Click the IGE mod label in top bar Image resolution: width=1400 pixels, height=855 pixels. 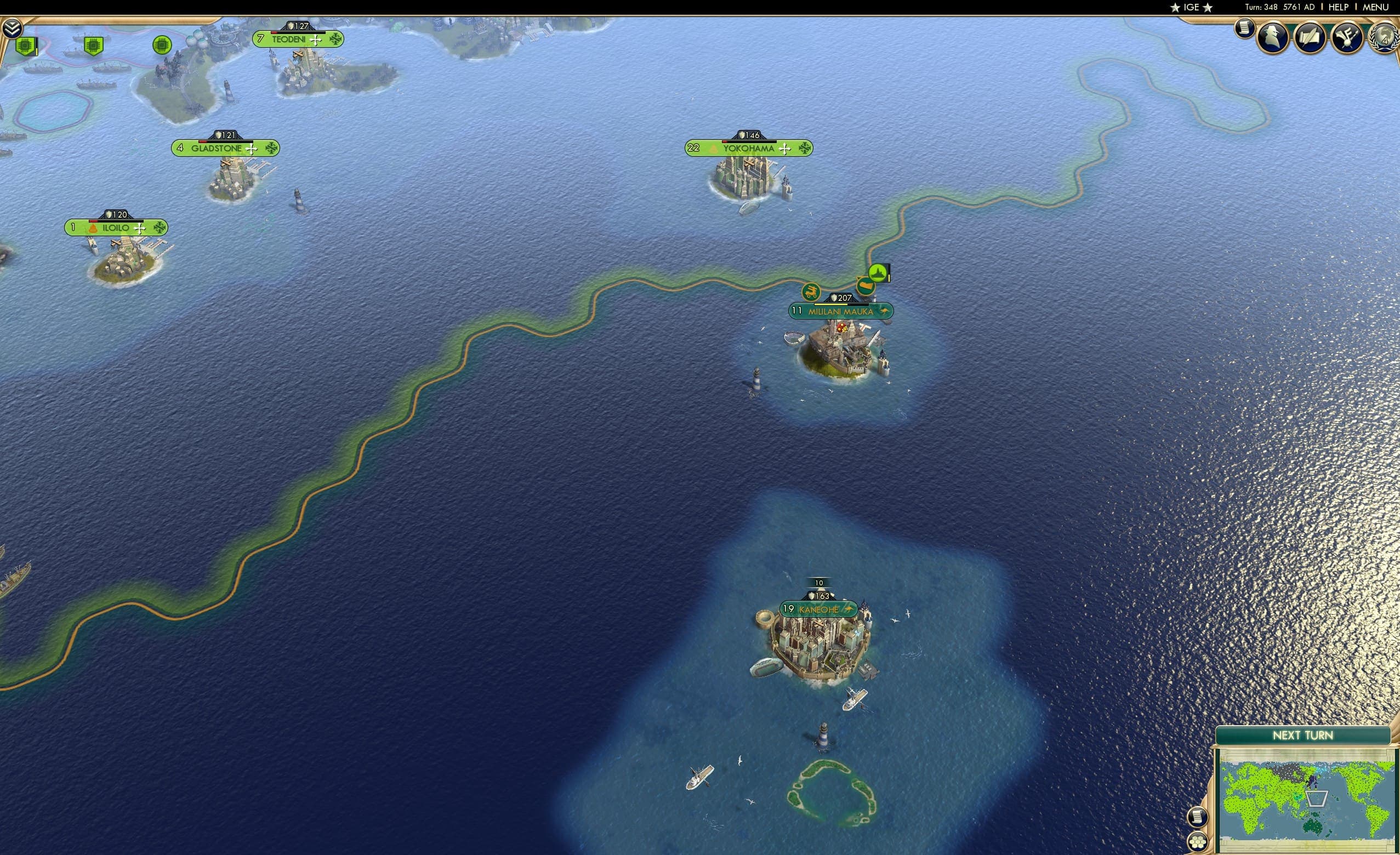(1191, 7)
